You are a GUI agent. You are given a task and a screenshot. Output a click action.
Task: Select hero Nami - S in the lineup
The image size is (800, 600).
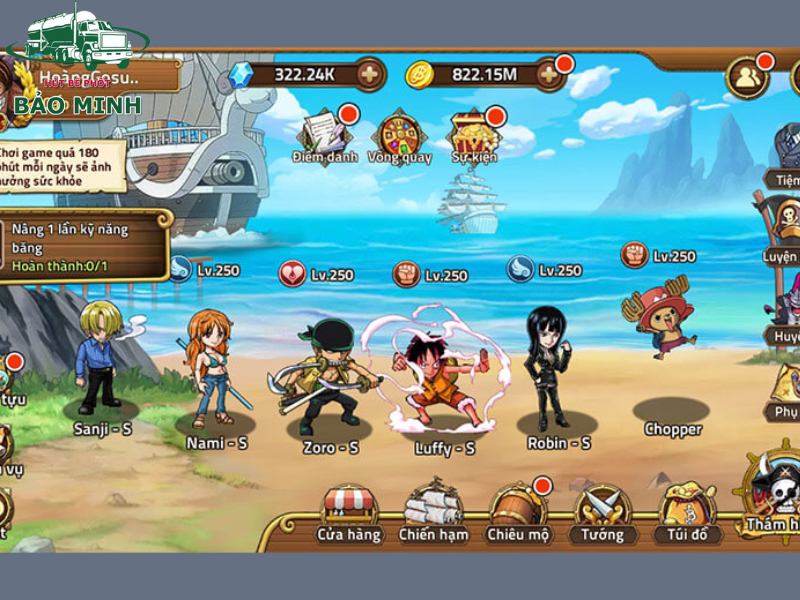point(214,370)
